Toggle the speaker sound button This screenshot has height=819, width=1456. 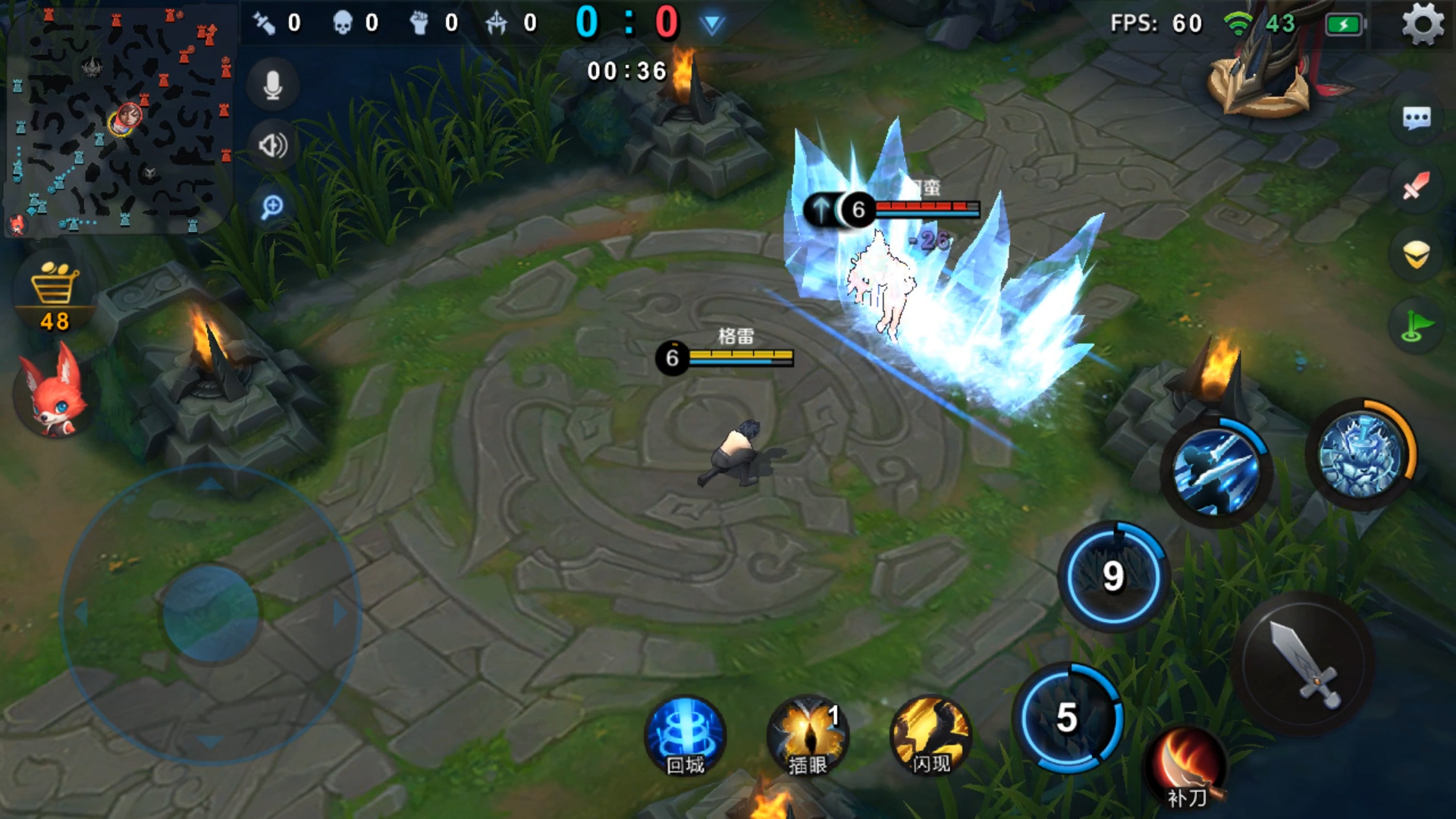point(273,145)
